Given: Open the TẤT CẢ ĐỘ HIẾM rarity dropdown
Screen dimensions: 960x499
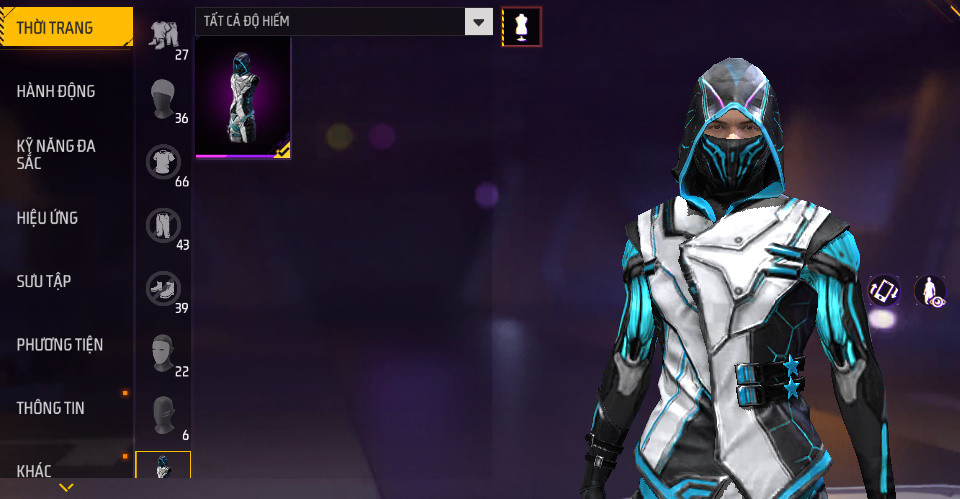Looking at the screenshot, I should coord(344,21).
